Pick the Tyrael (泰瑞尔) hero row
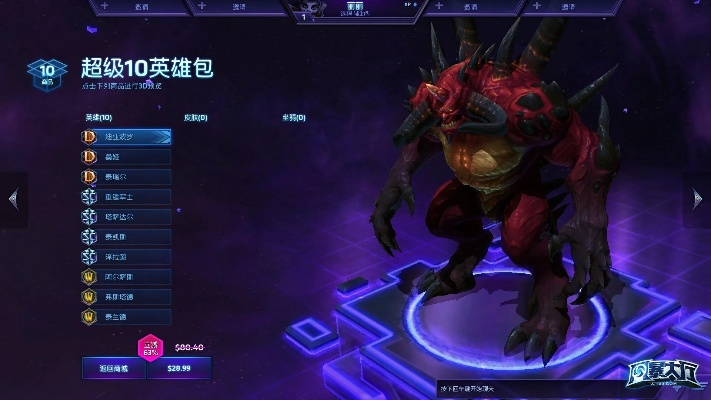The width and height of the screenshot is (711, 400). click(x=127, y=176)
